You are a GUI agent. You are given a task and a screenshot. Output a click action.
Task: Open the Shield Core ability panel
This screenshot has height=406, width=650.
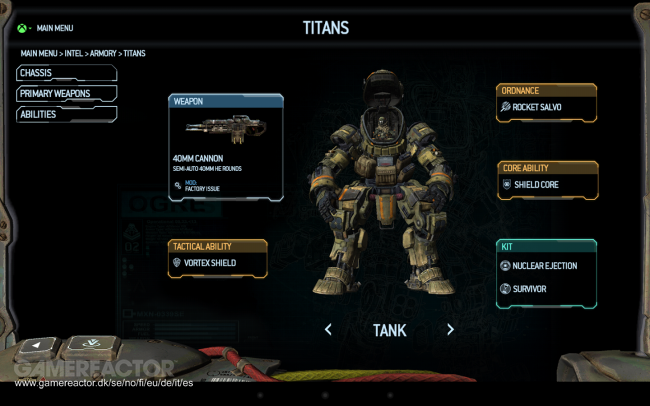(546, 185)
